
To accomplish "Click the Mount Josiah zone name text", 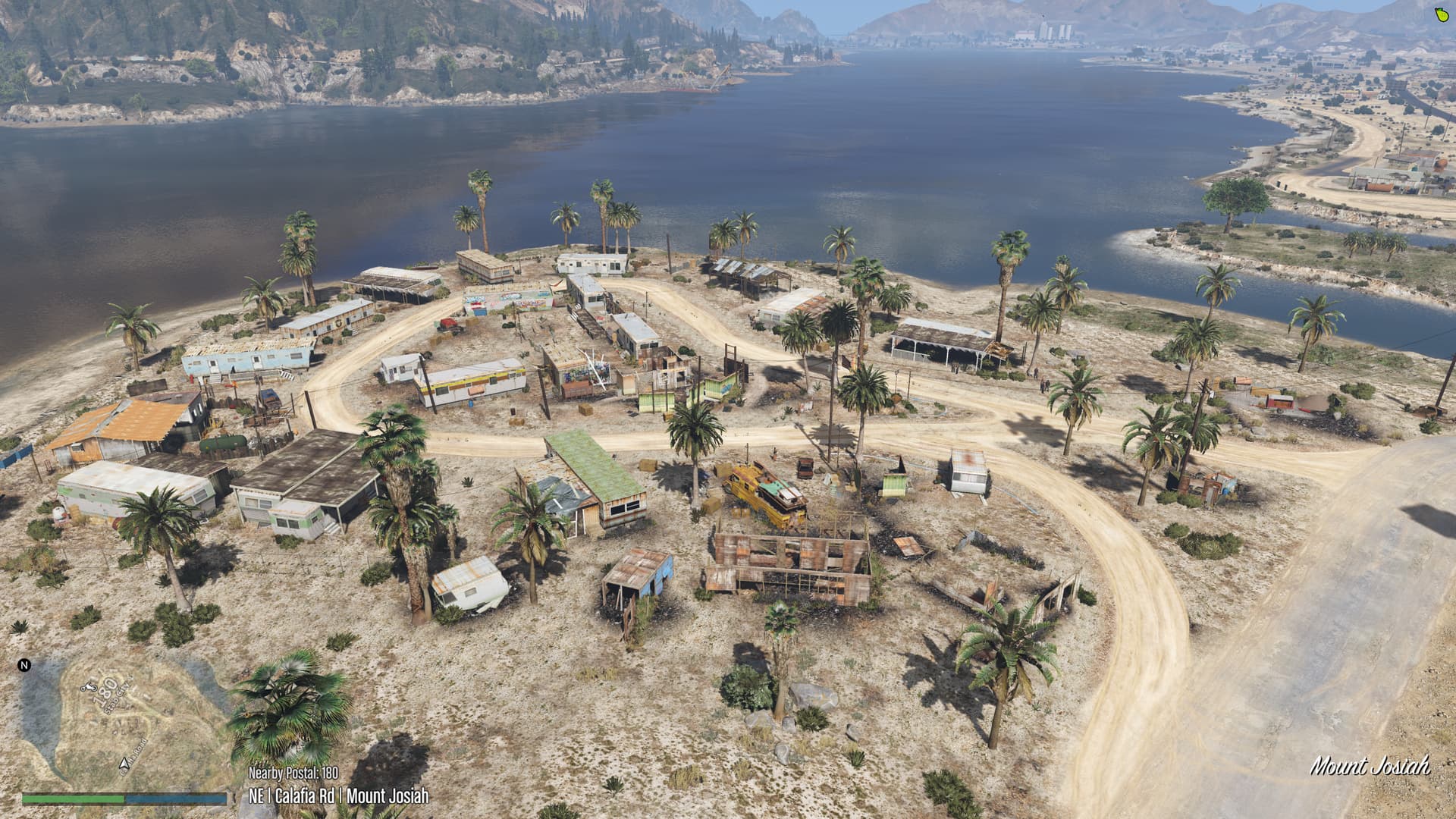I will (x=389, y=796).
